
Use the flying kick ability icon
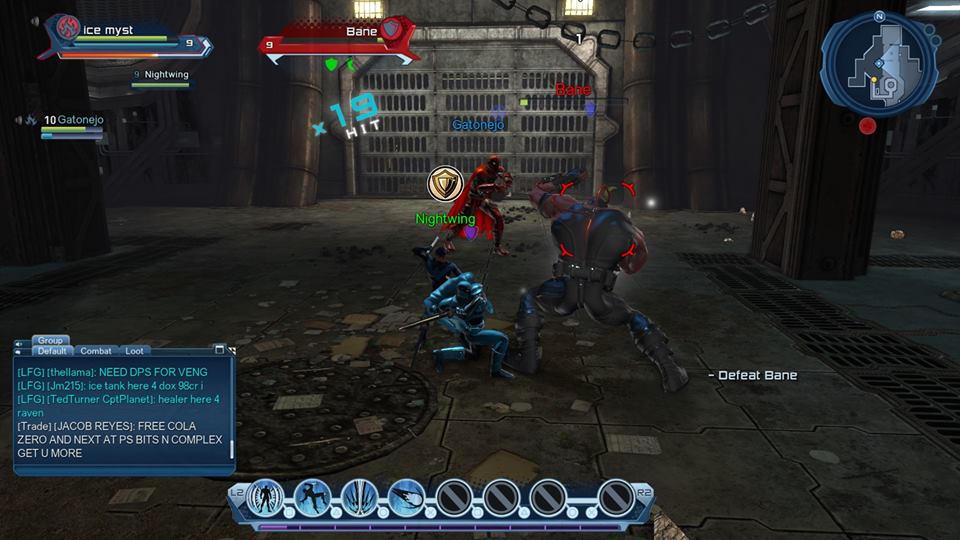click(313, 496)
